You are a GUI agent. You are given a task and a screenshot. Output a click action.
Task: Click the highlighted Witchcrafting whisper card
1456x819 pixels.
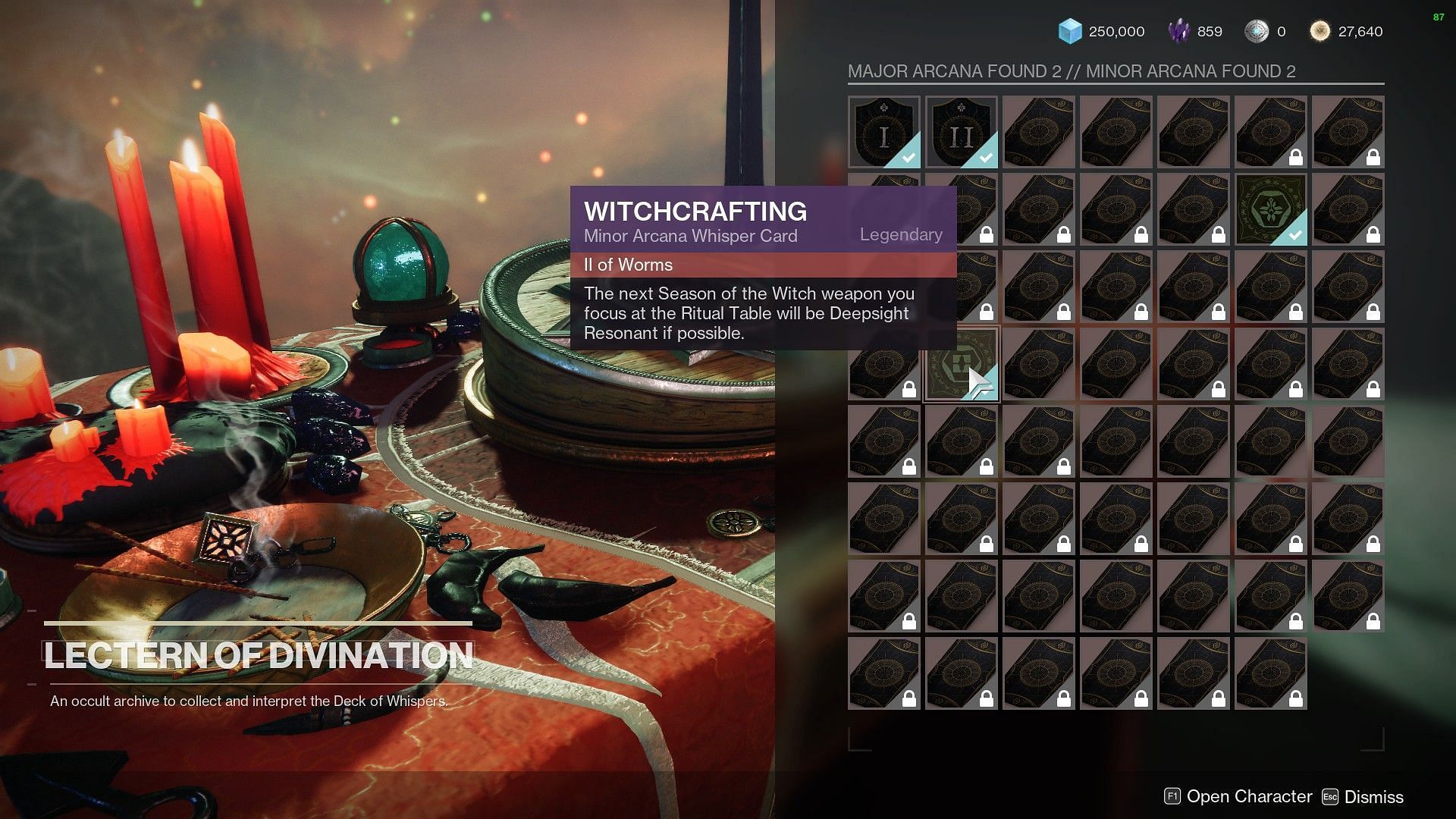(961, 364)
